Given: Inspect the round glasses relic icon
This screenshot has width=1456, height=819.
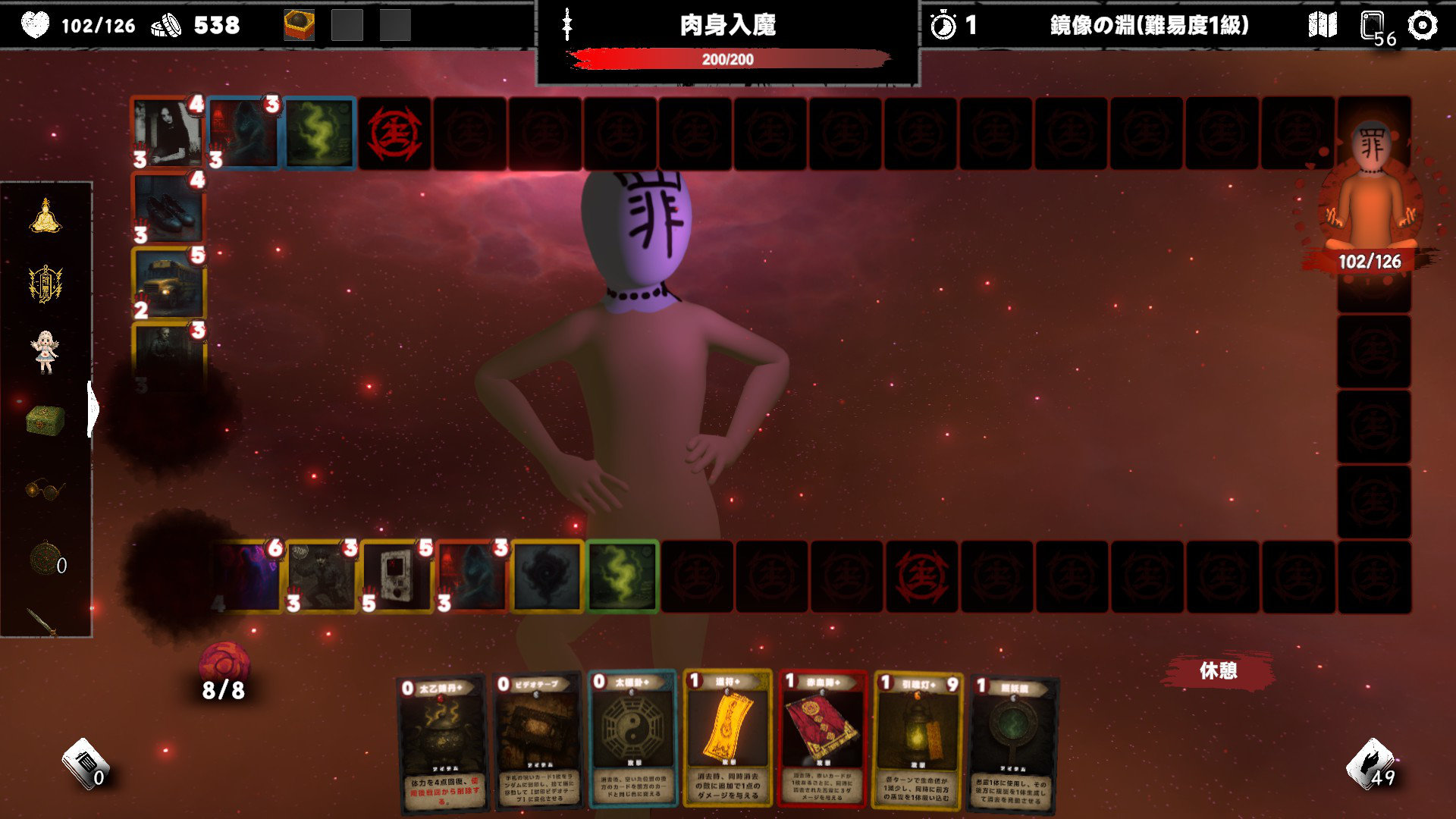Looking at the screenshot, I should click(45, 489).
